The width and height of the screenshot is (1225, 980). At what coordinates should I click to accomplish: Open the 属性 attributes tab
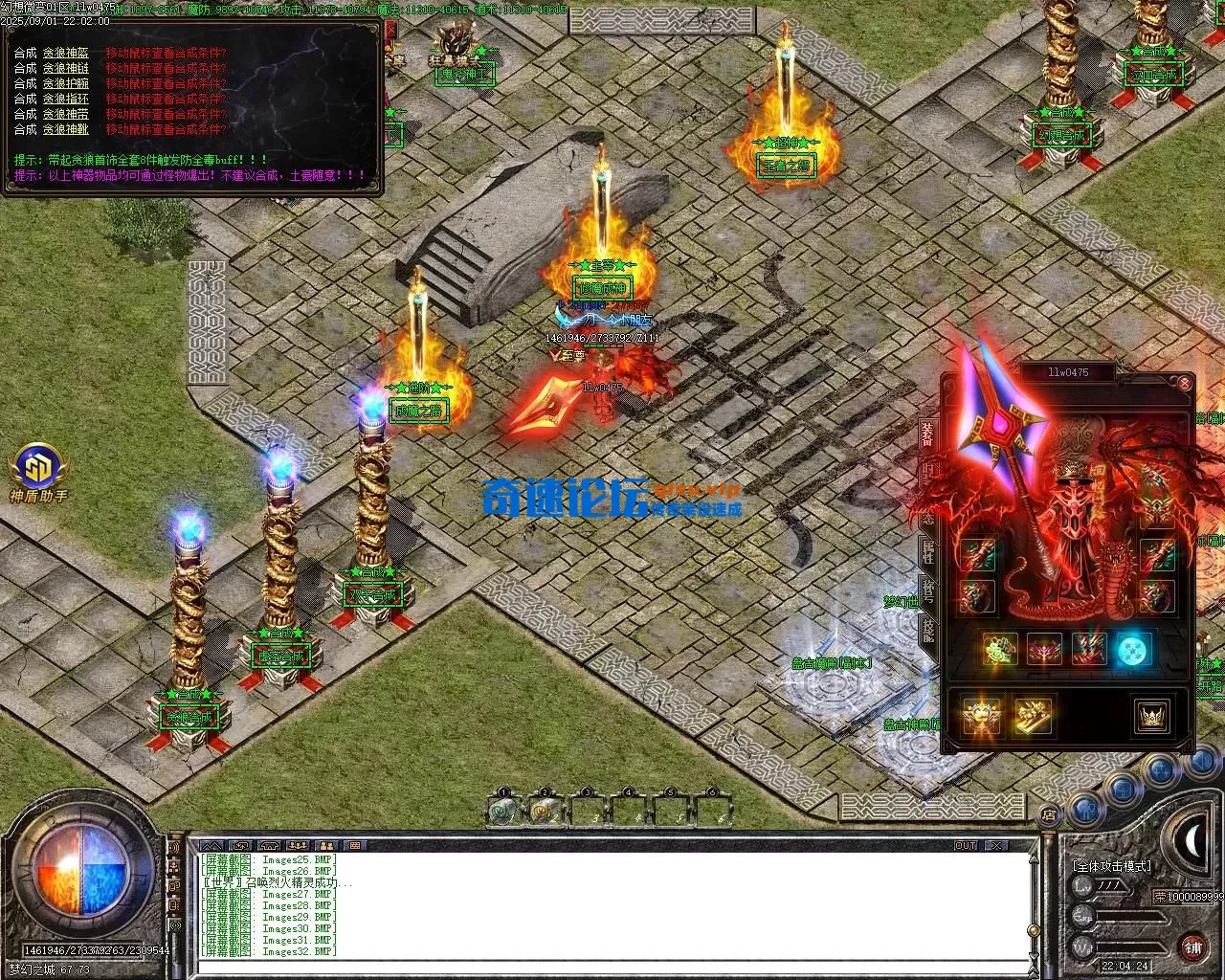pos(927,551)
